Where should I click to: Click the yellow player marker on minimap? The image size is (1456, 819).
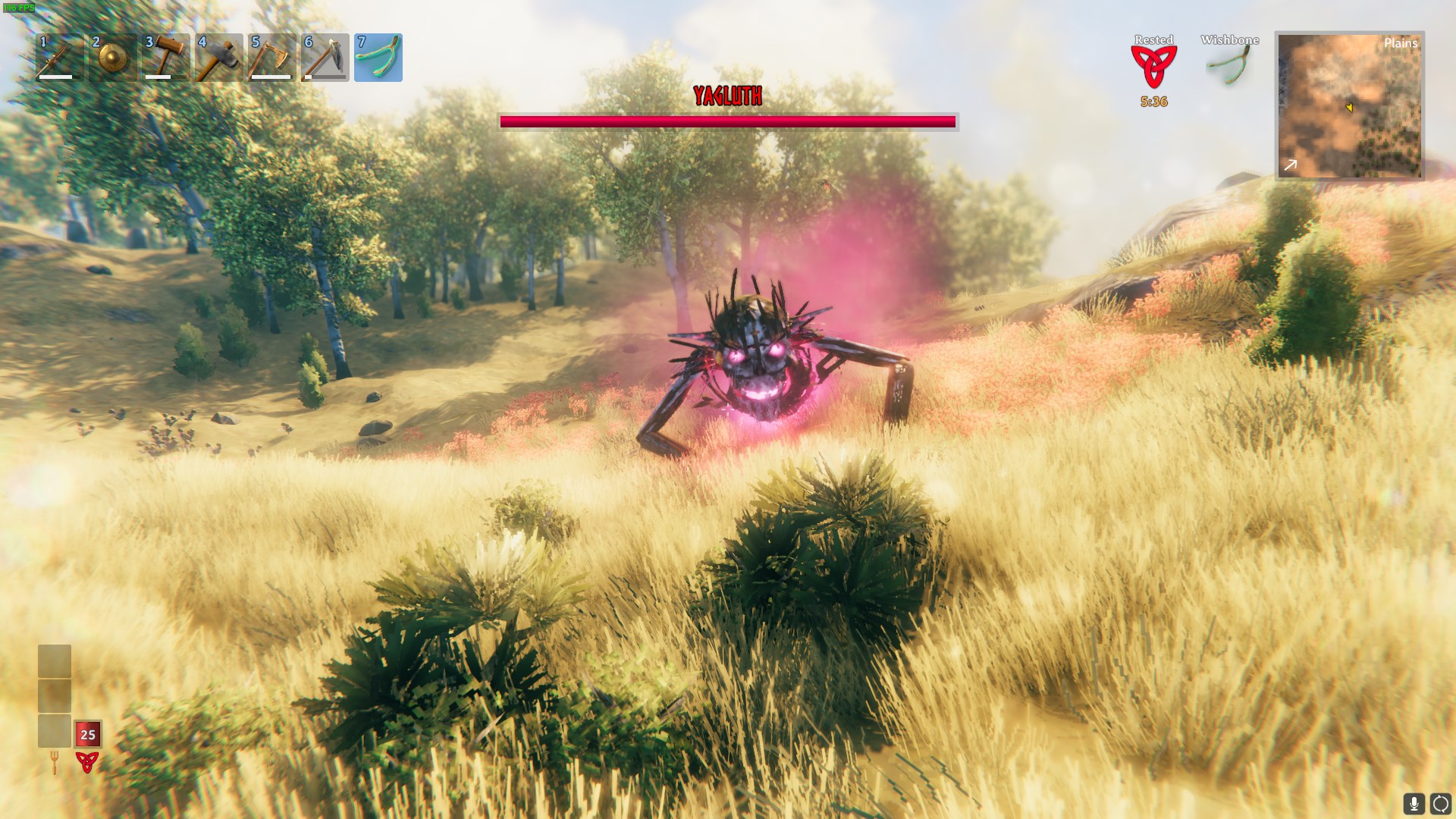(1351, 108)
